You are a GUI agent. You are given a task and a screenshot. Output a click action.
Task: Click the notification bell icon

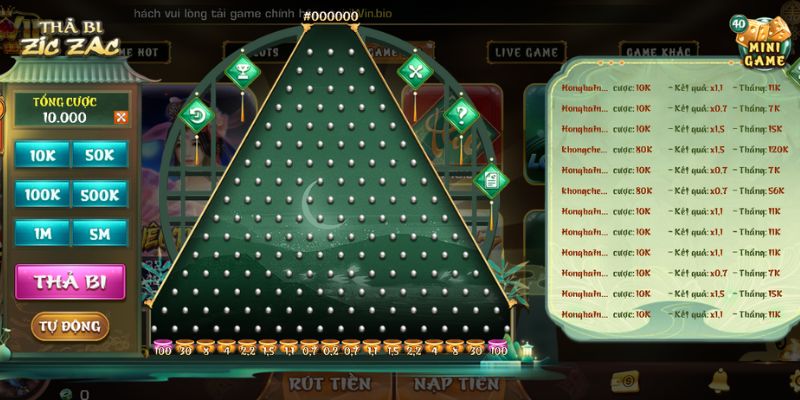coord(718,381)
